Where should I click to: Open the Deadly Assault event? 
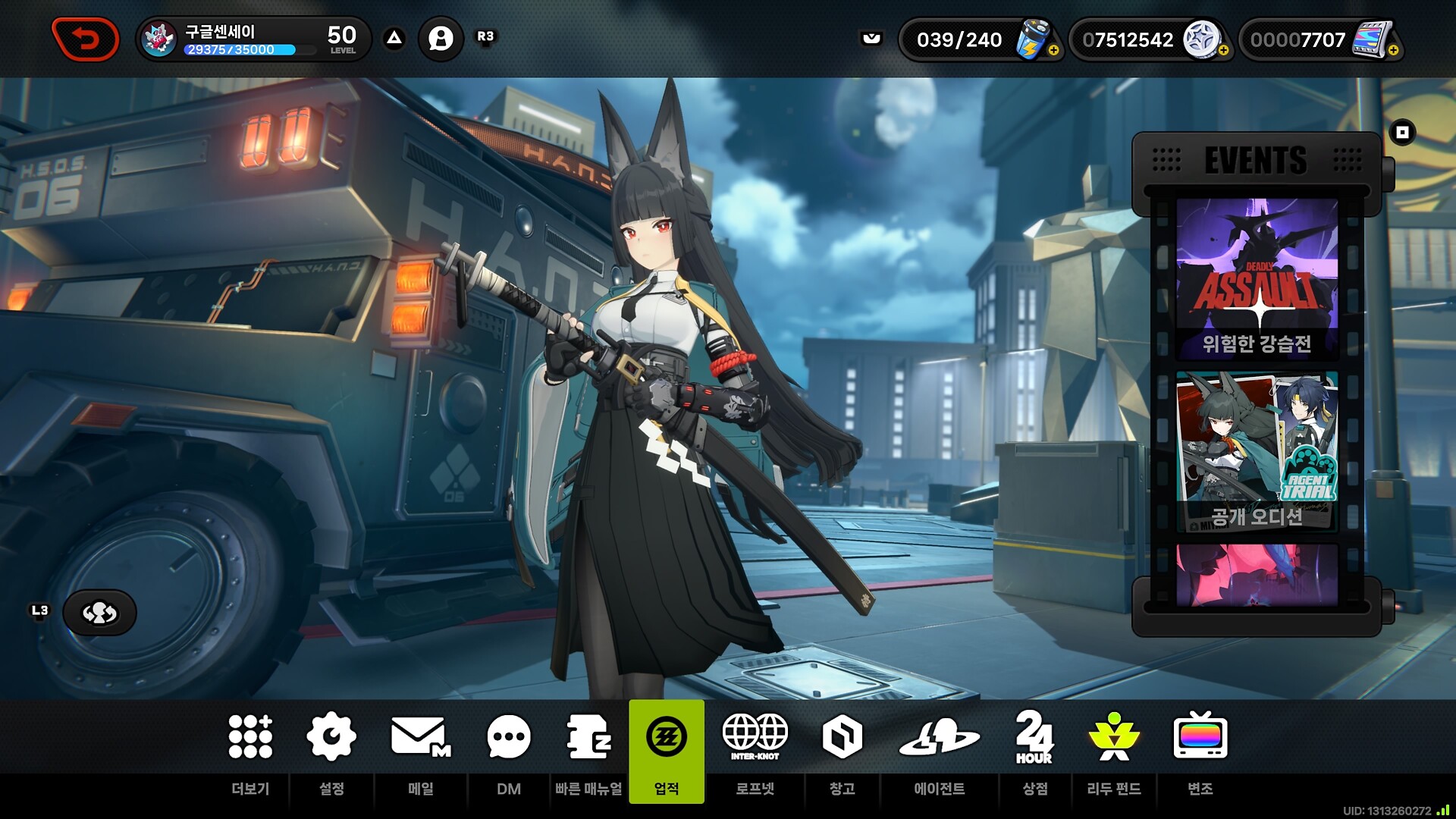(1257, 278)
